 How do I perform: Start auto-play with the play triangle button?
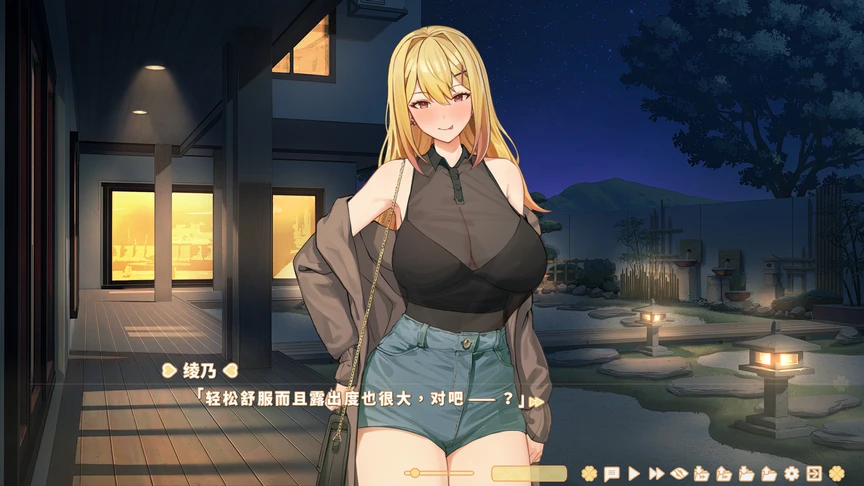click(x=634, y=473)
